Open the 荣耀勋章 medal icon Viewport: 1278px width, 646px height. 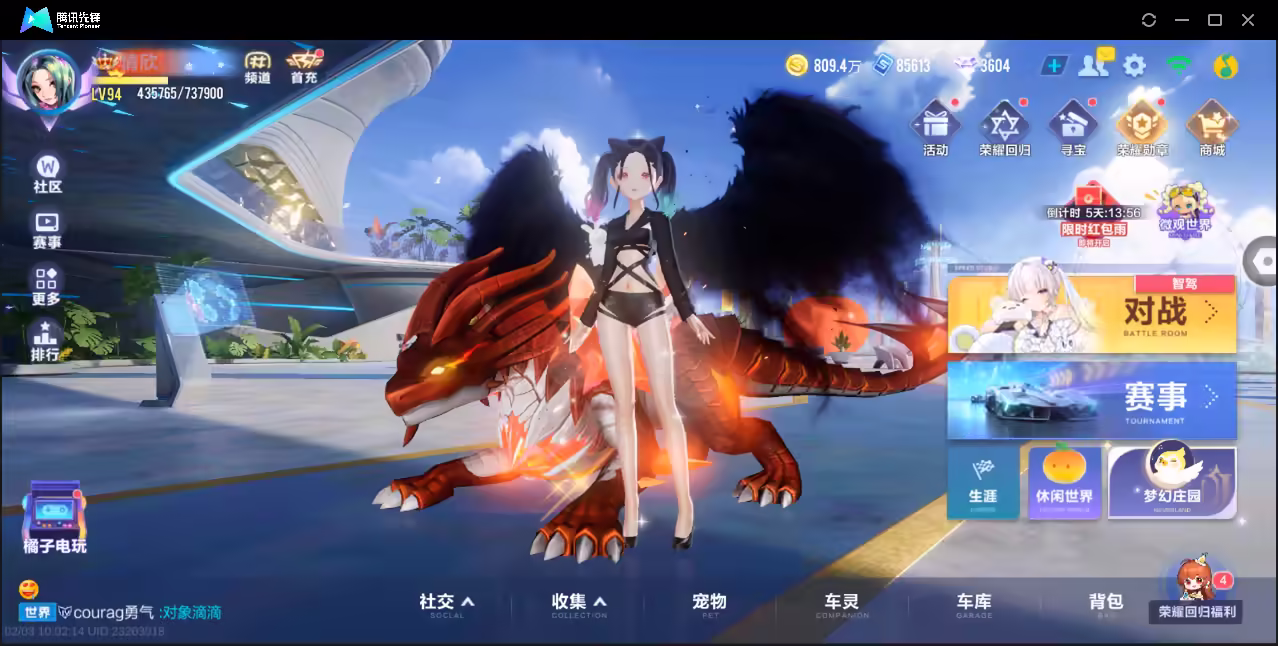coord(1142,128)
